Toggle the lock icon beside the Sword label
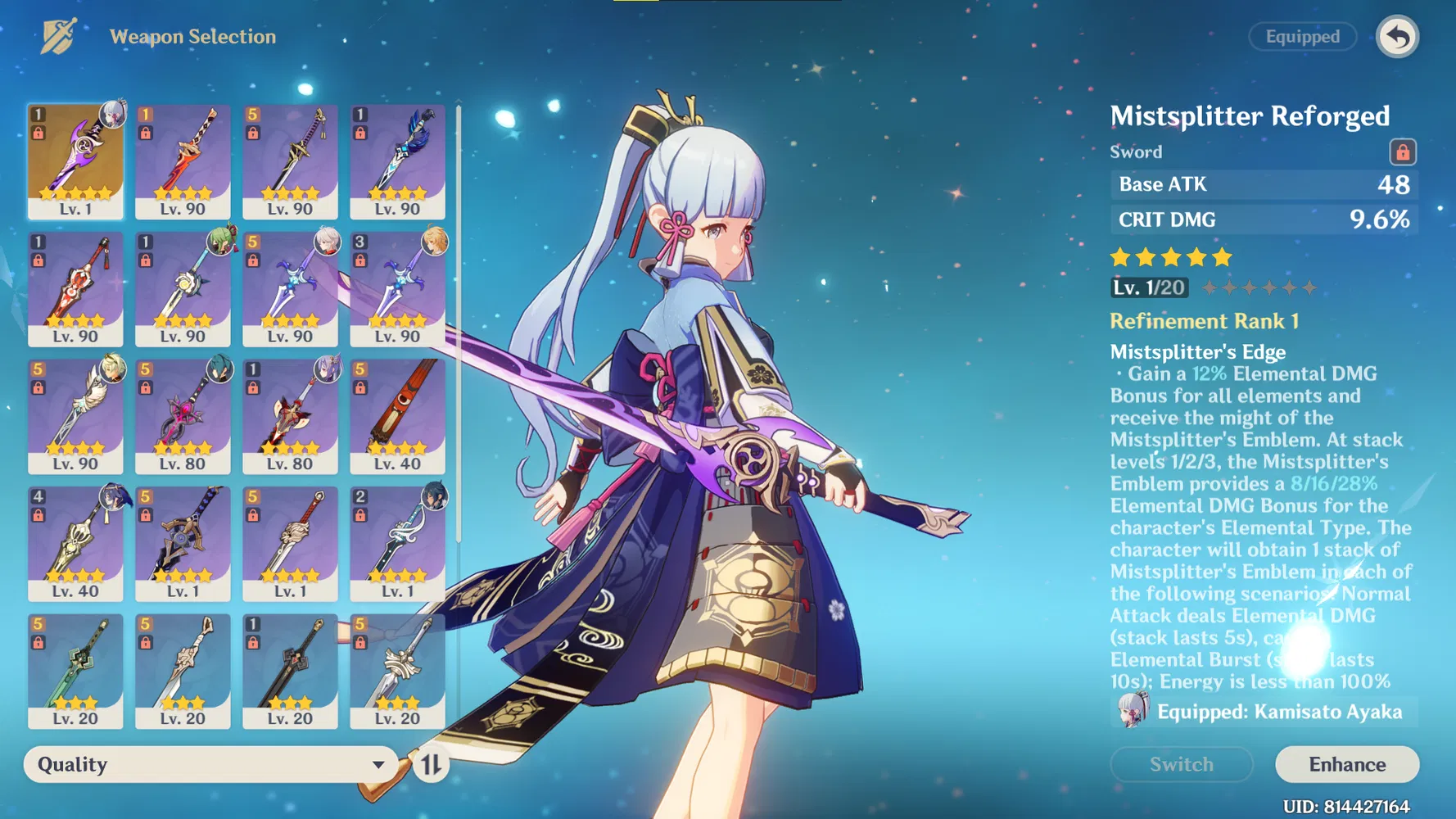The image size is (1456, 819). (x=1402, y=152)
